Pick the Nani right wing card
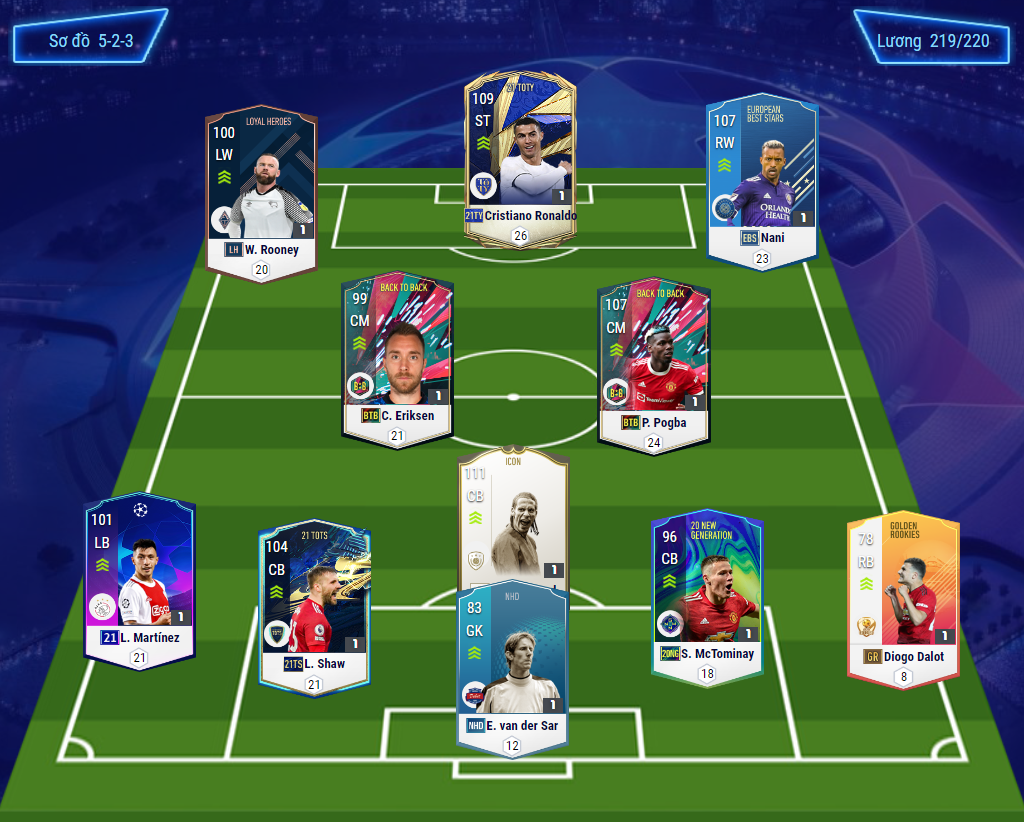 (762, 180)
